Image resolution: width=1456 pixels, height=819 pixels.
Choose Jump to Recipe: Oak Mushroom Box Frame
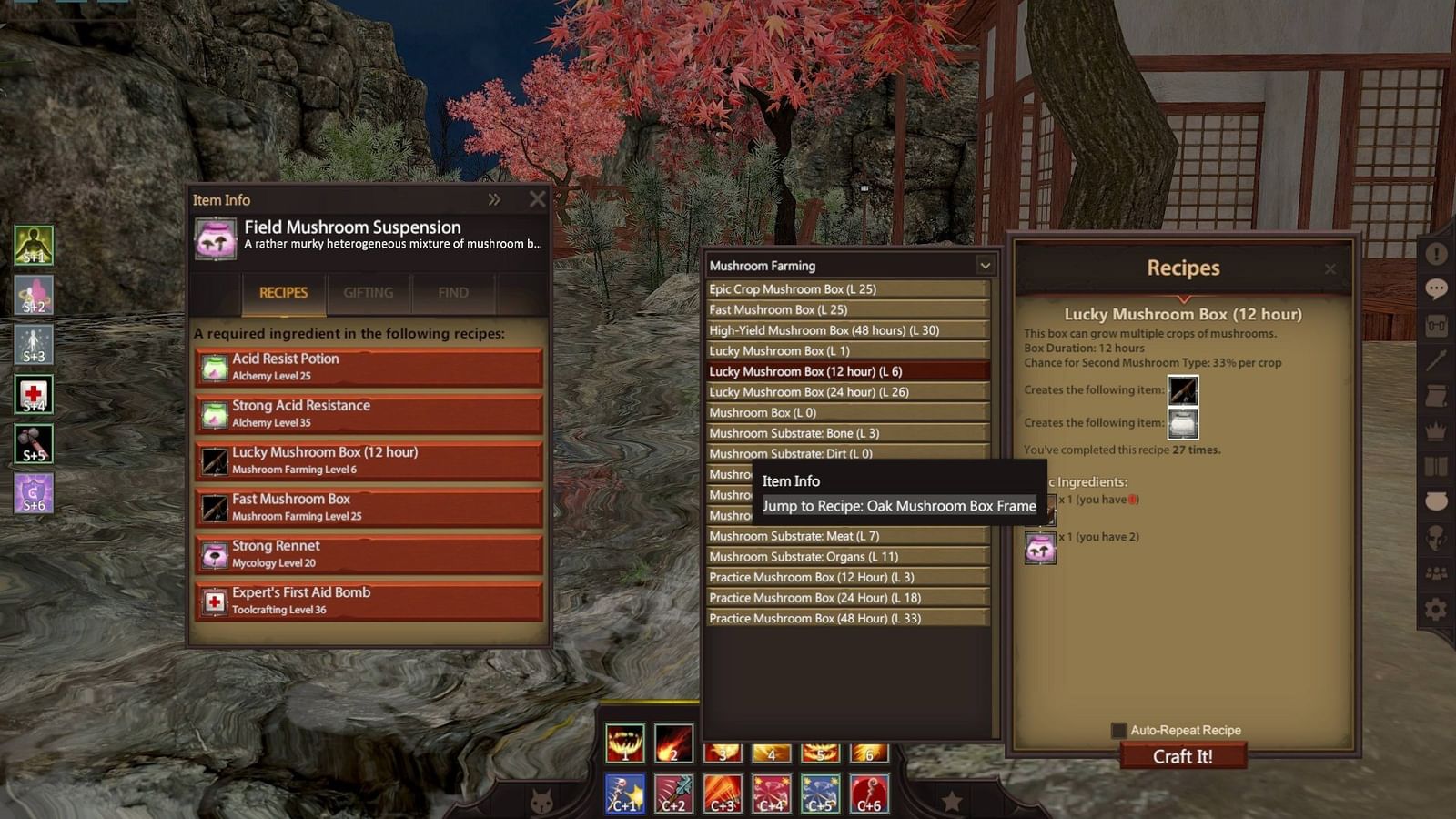click(899, 506)
